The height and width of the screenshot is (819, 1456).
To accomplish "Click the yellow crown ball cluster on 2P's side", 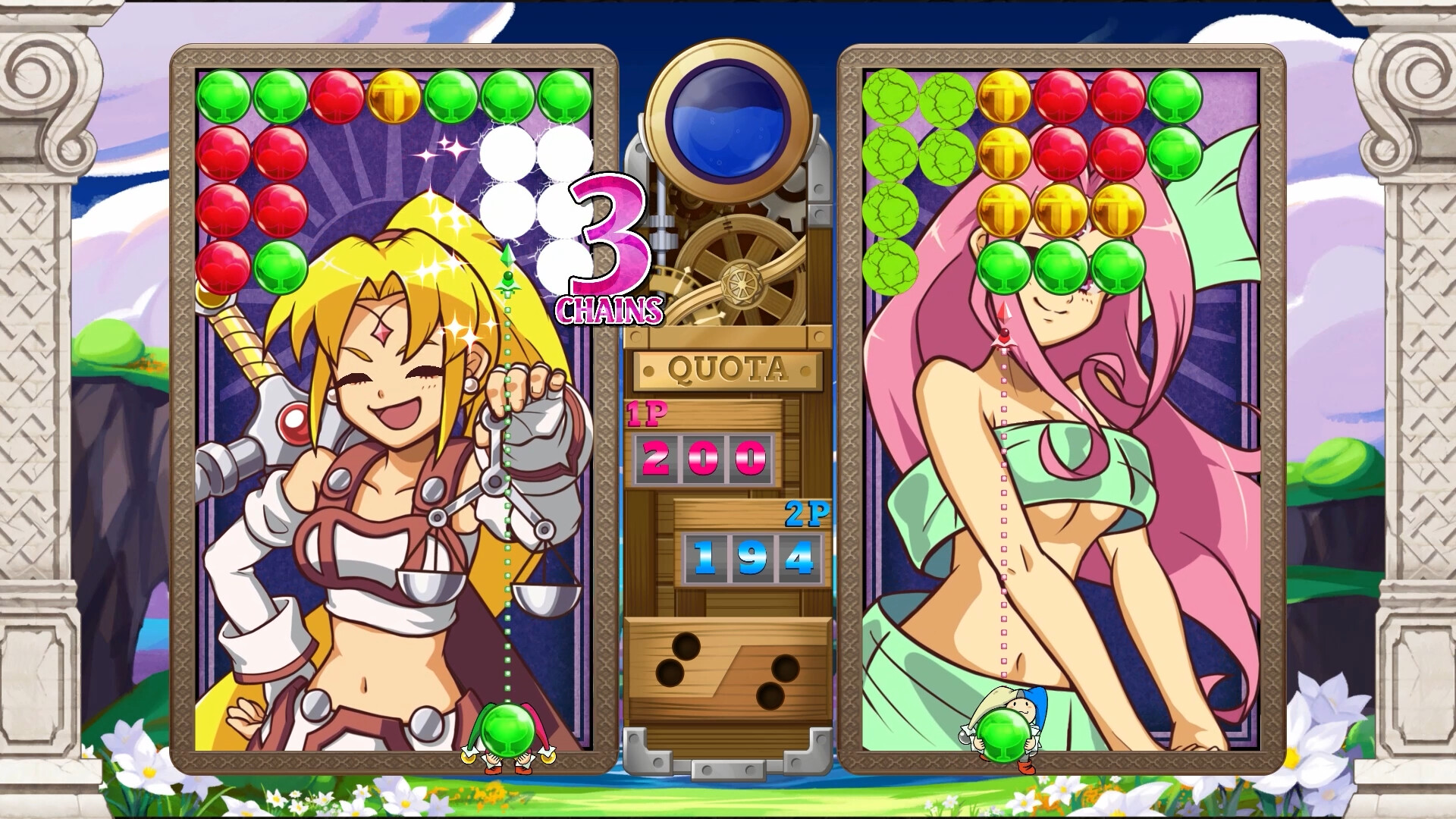I will [x=1059, y=211].
